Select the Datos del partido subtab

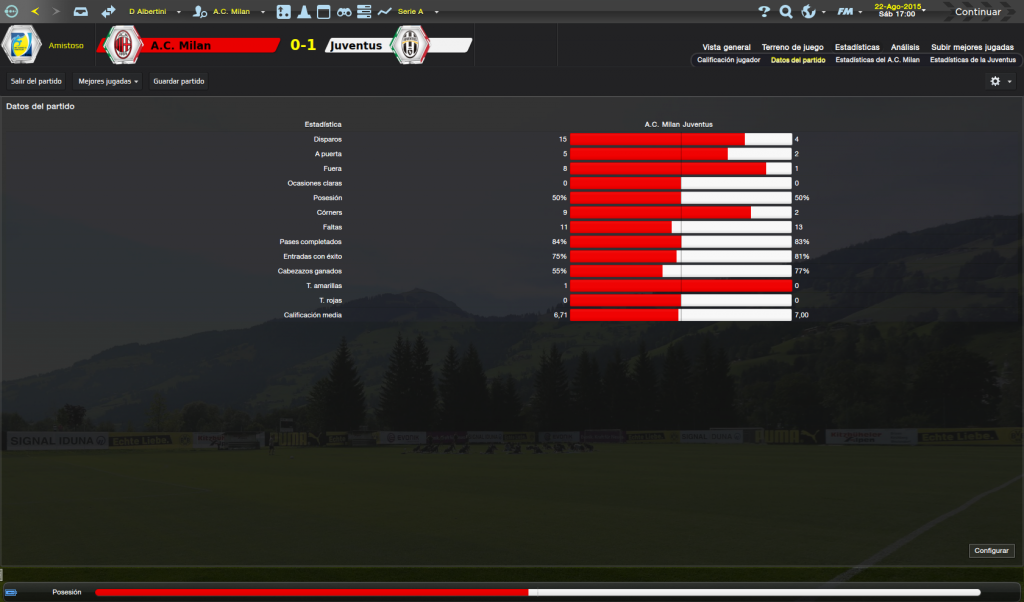coord(798,60)
